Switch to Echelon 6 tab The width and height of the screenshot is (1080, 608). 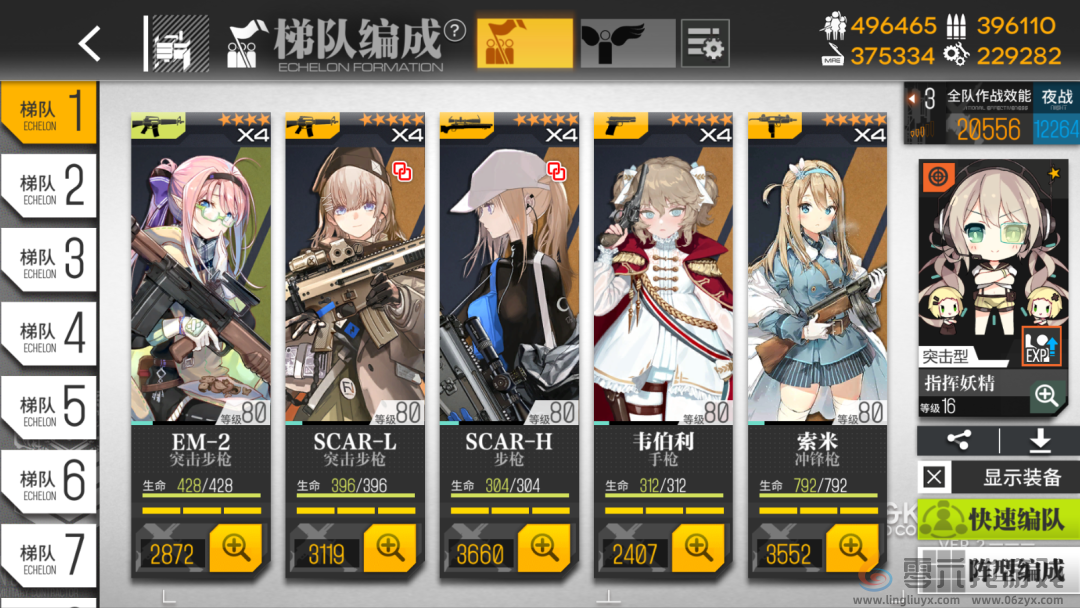coord(48,481)
